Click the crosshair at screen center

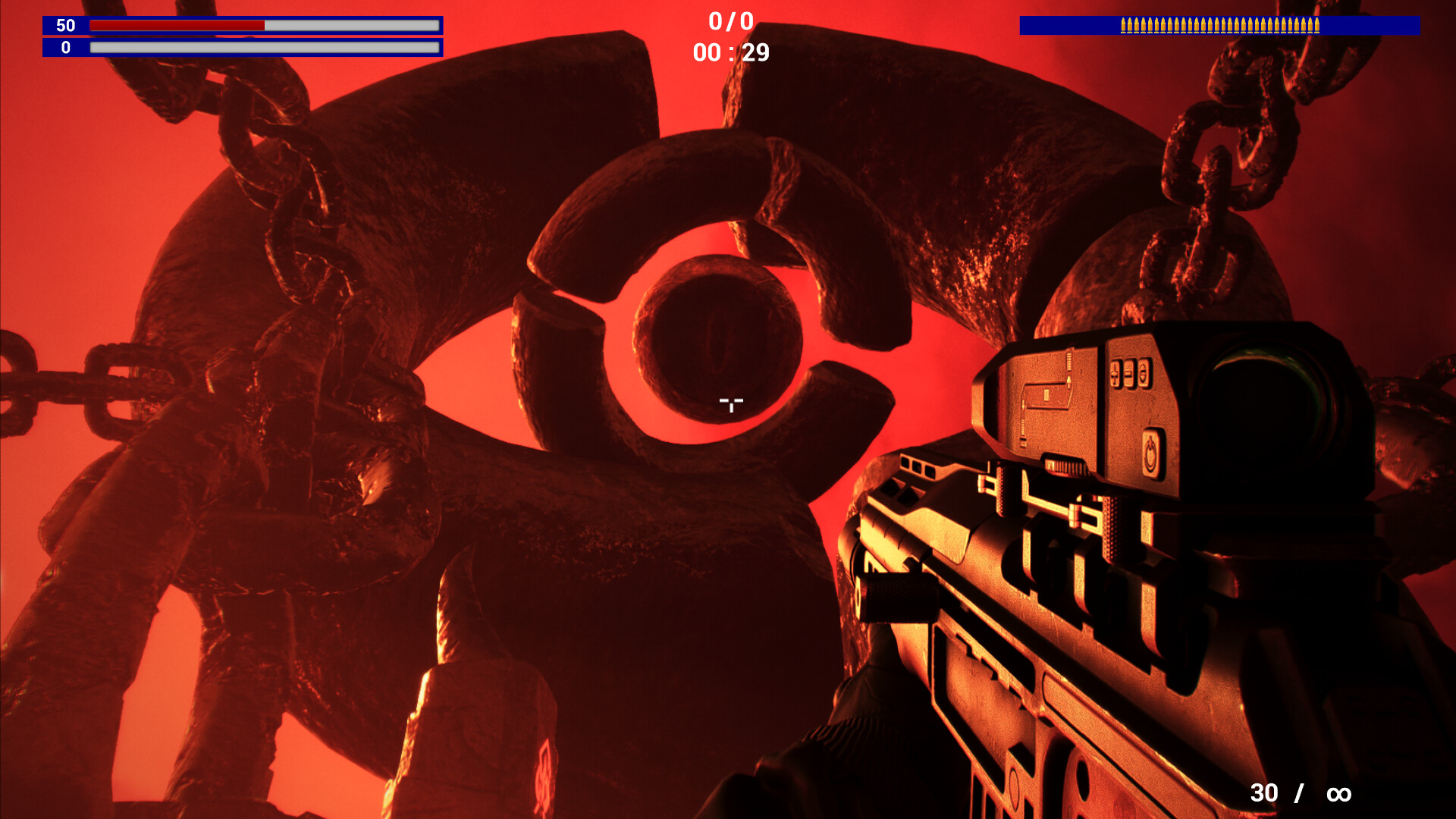pos(730,404)
